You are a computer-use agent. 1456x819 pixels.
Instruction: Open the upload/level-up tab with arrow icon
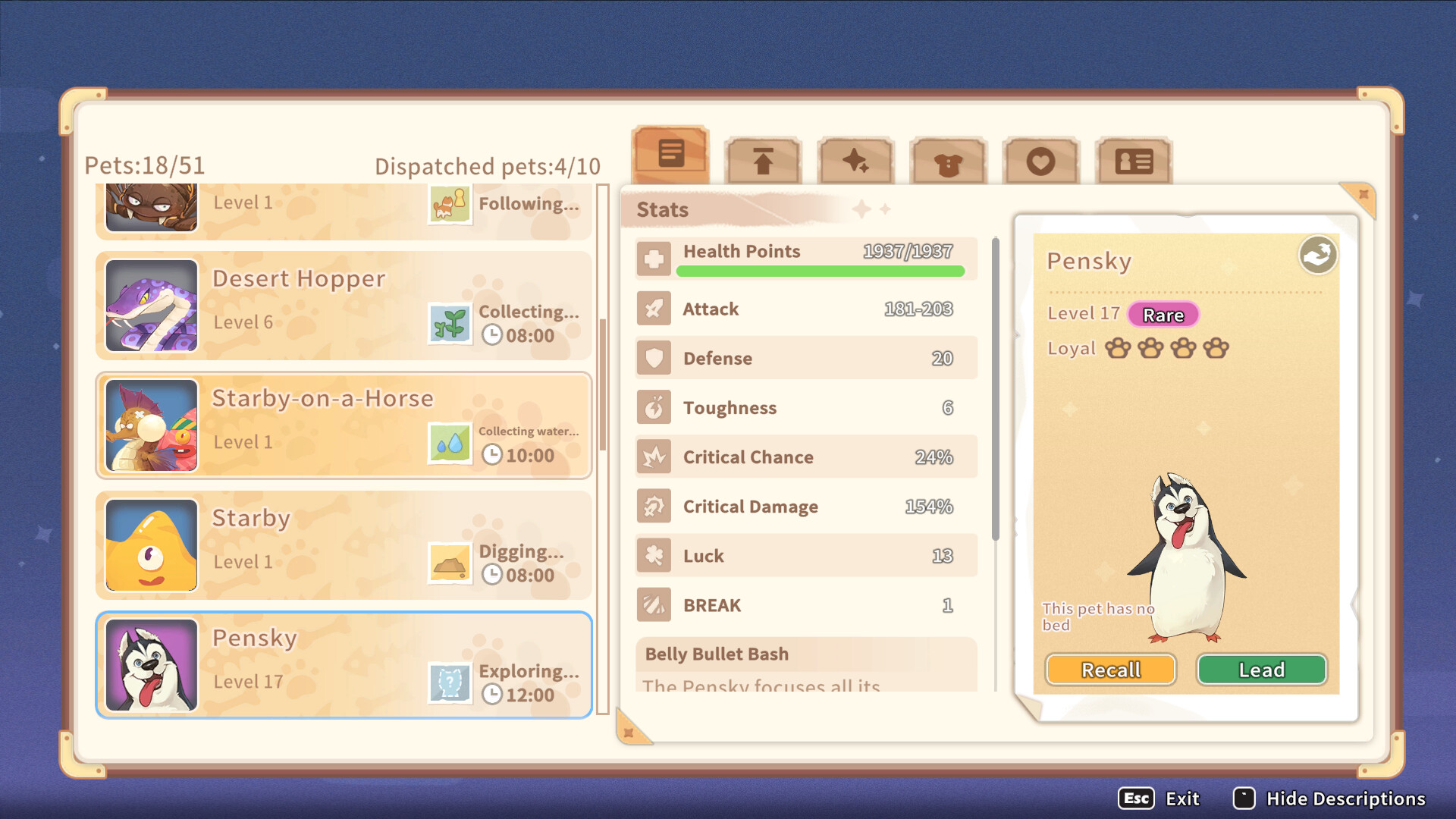click(x=762, y=159)
